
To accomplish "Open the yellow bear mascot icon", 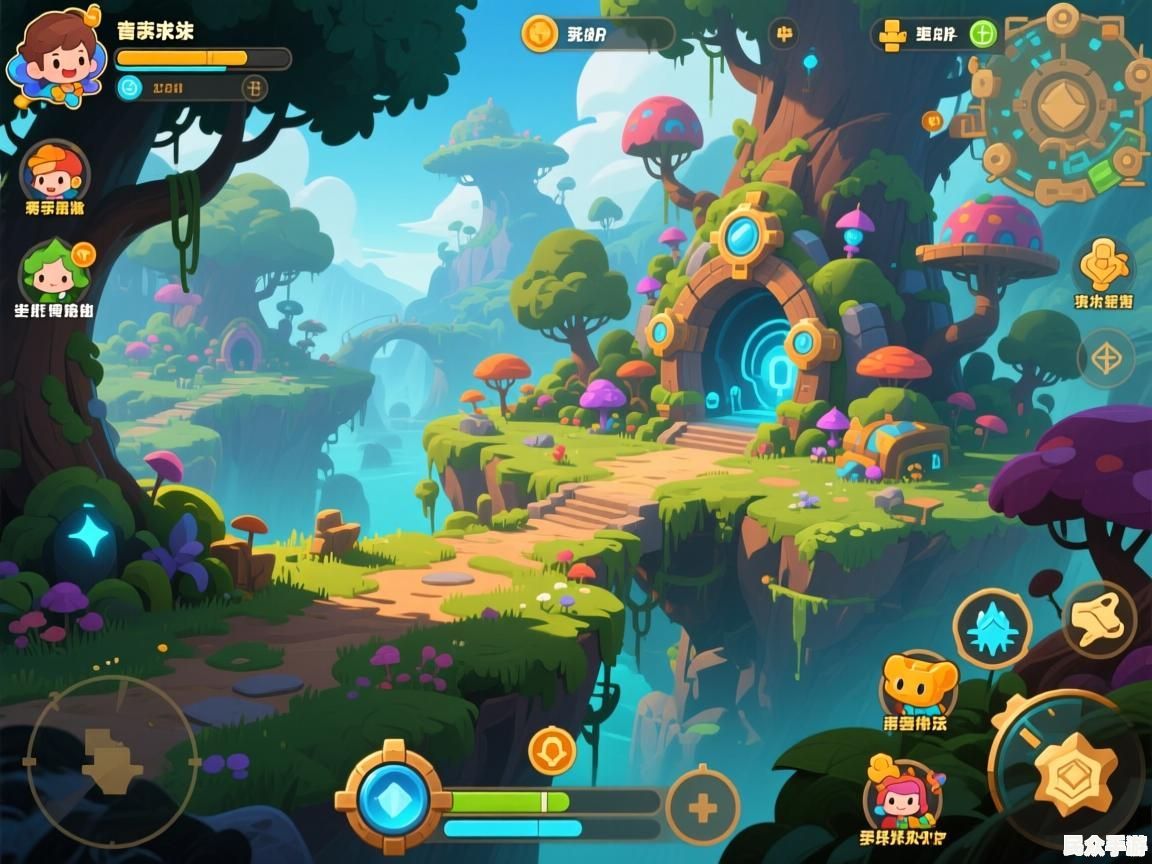I will click(918, 684).
